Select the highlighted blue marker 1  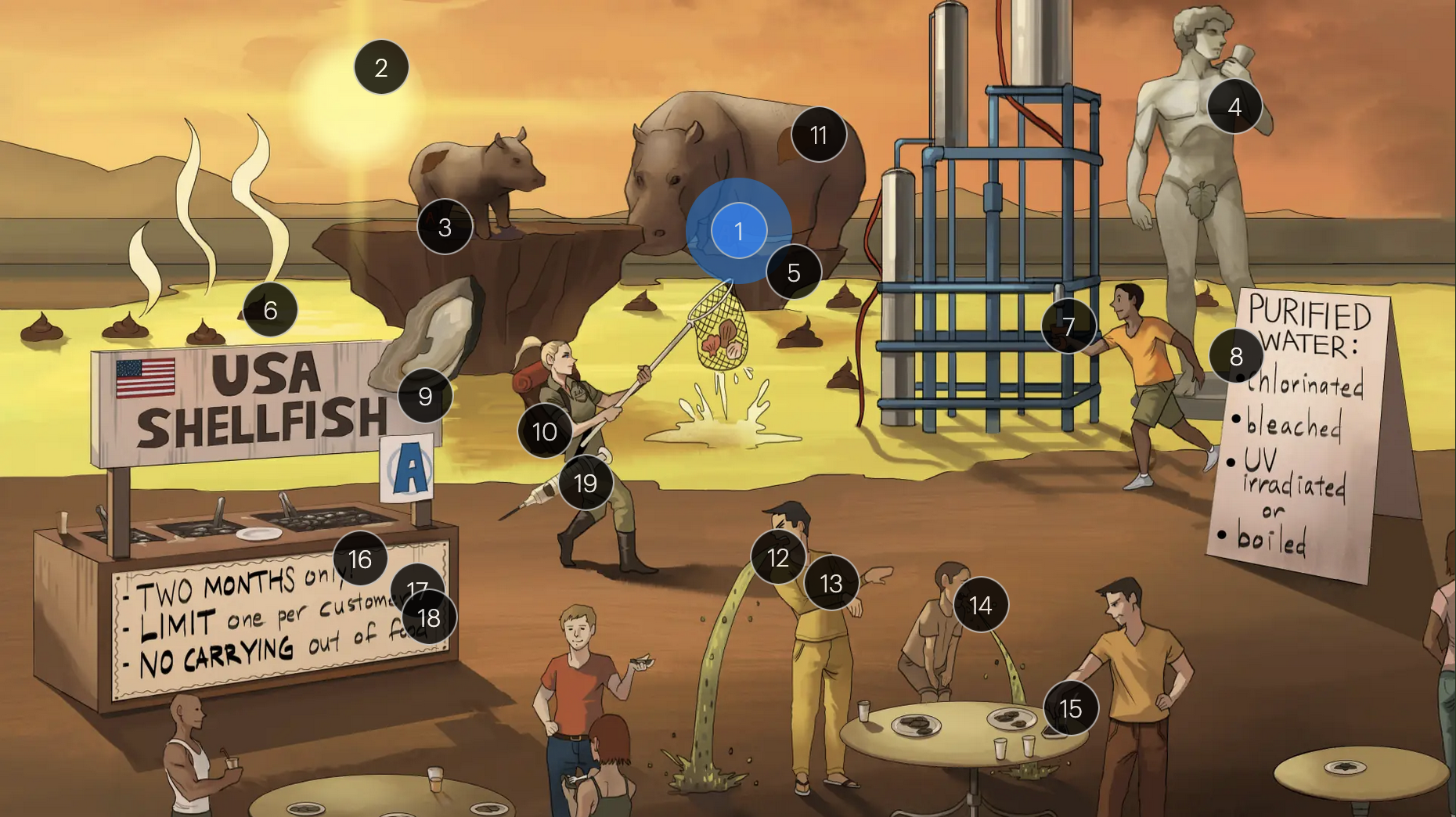[738, 231]
